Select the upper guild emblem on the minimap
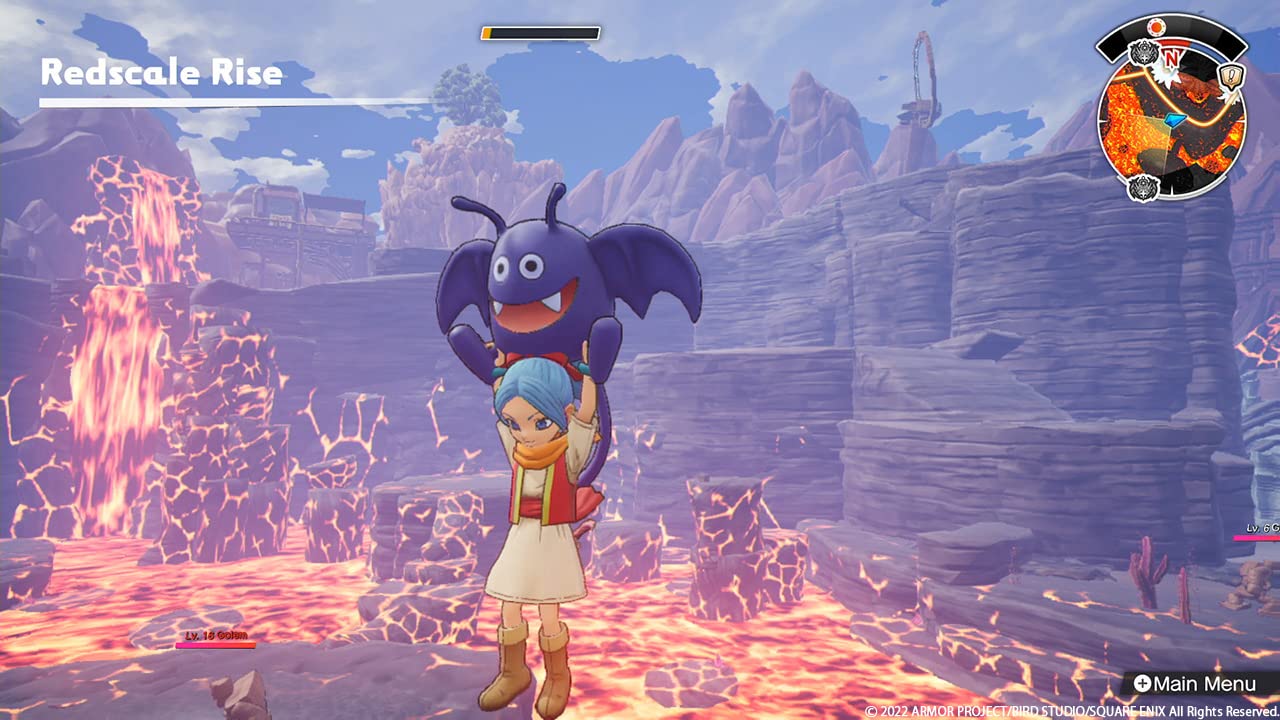1280x720 pixels. point(1144,54)
